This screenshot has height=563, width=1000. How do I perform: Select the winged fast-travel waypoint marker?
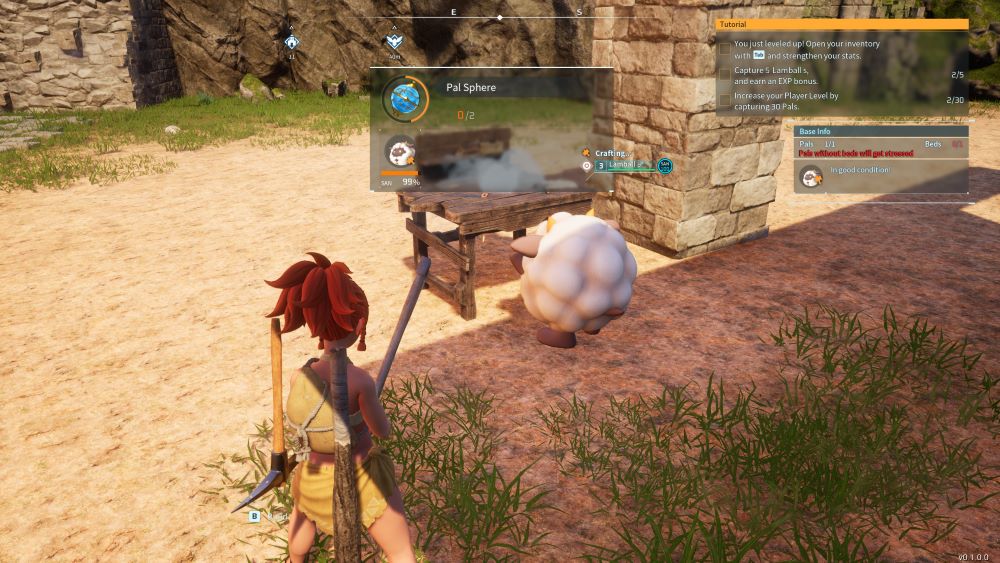point(394,42)
